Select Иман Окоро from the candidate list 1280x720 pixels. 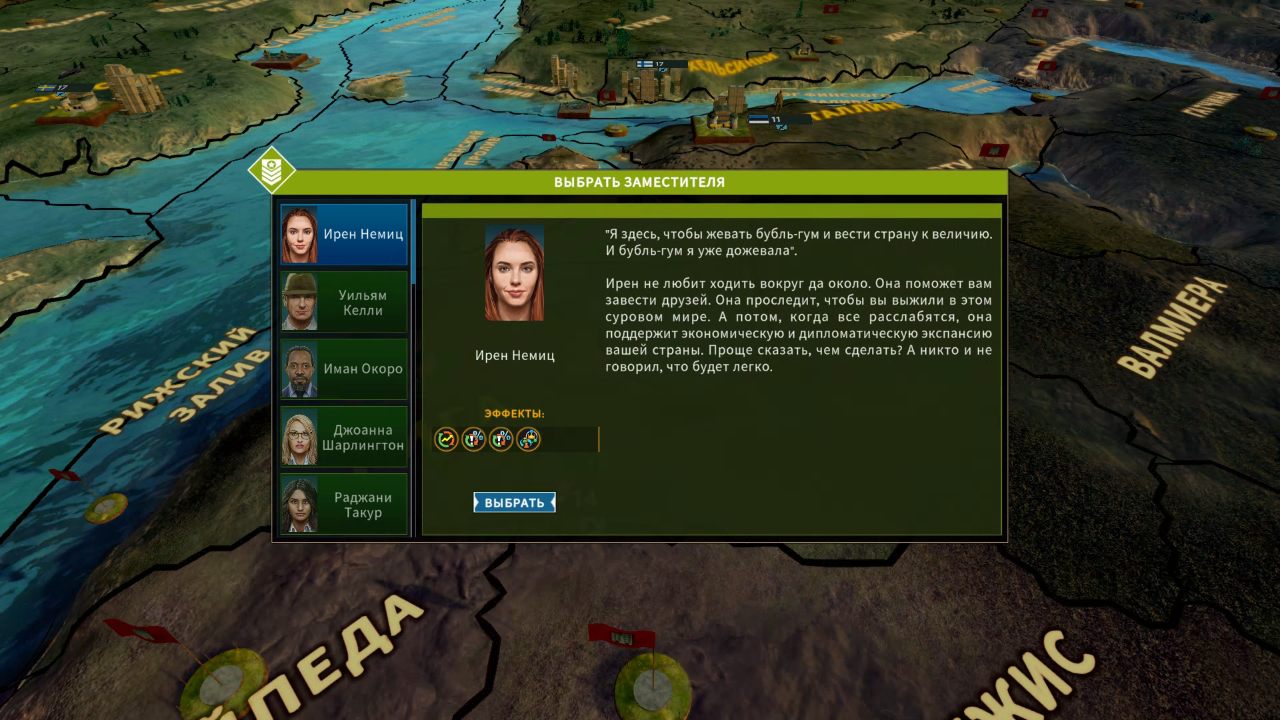[x=343, y=368]
